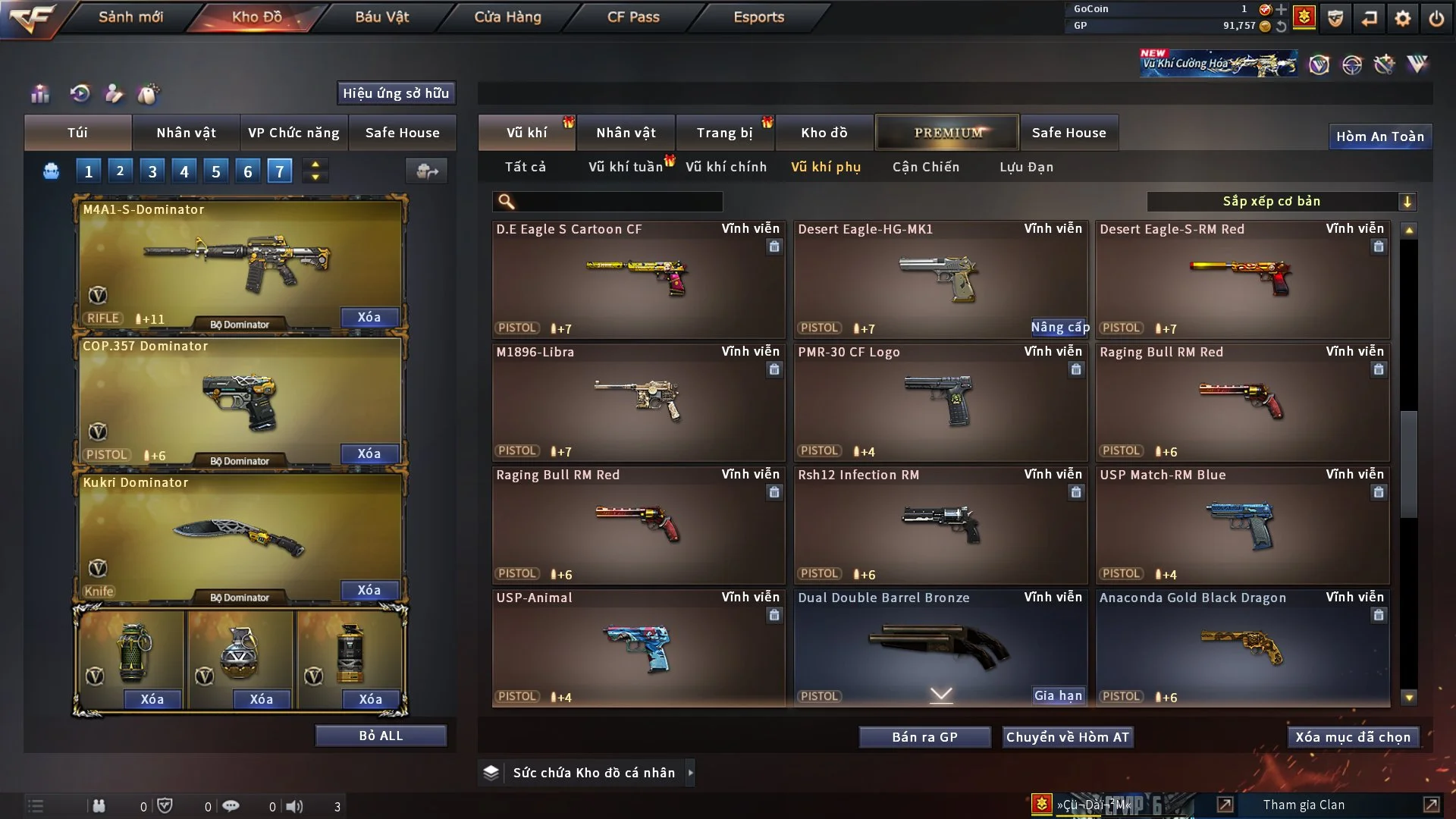Image resolution: width=1456 pixels, height=819 pixels.
Task: Switch to the PREMIUM tab
Action: click(x=947, y=133)
